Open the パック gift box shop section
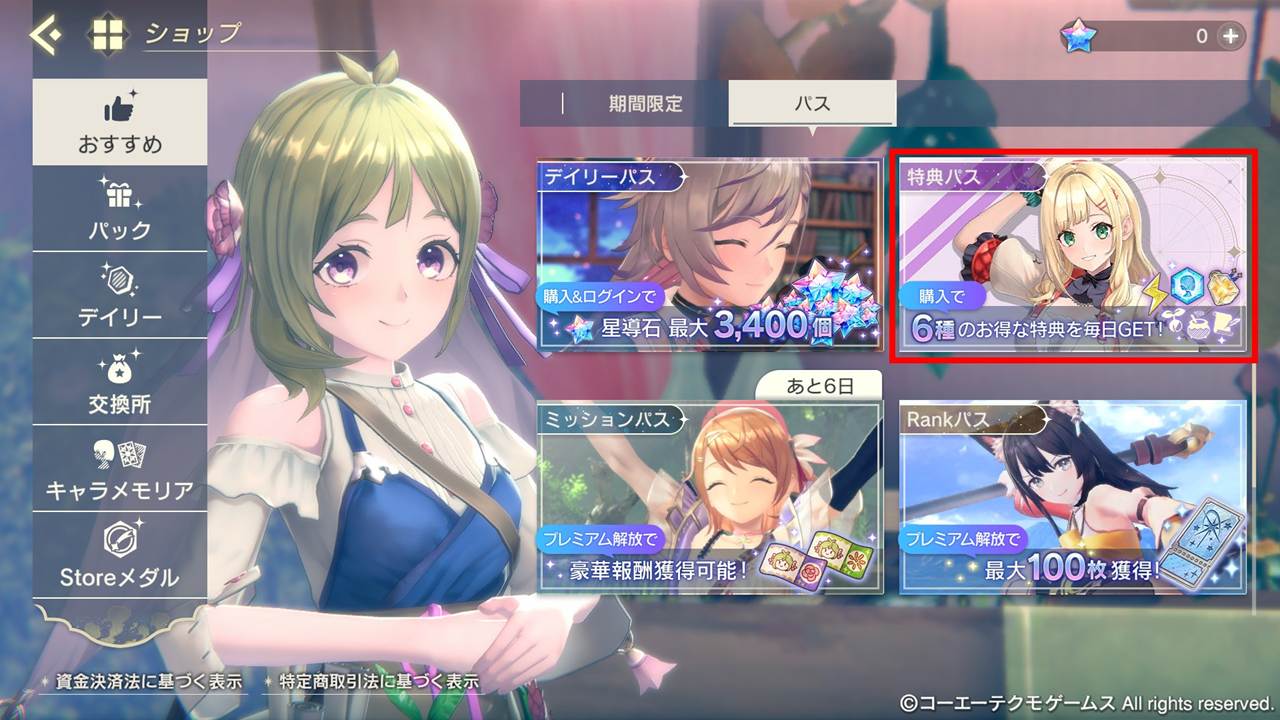 coord(120,207)
